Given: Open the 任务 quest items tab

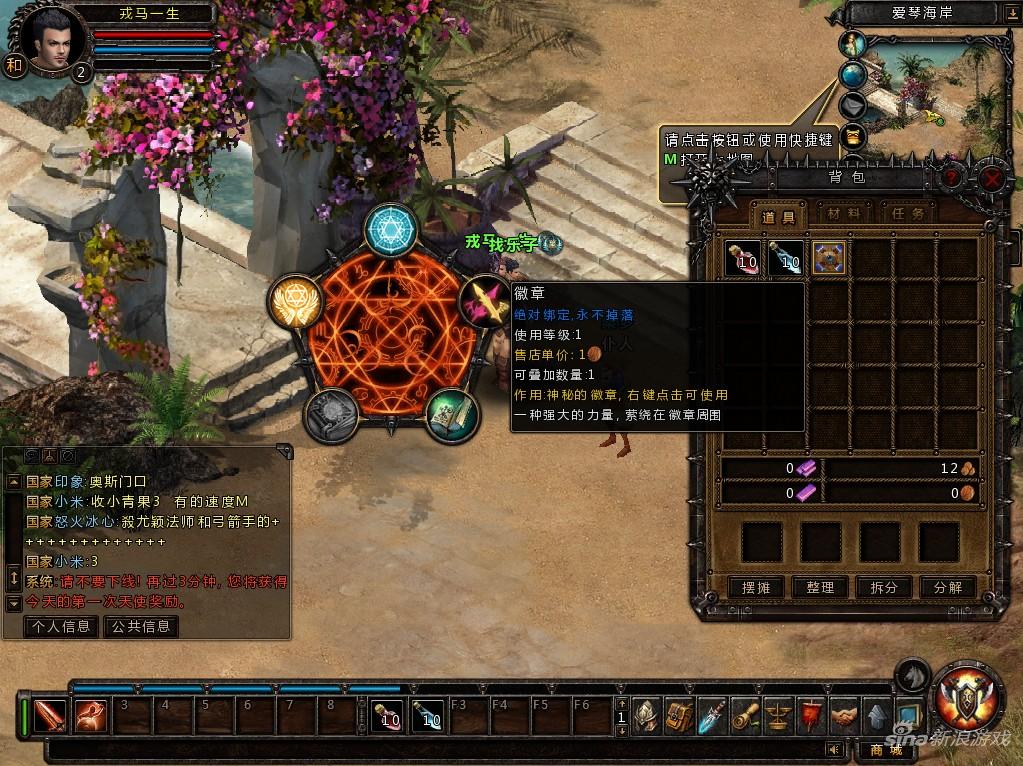Looking at the screenshot, I should point(904,214).
